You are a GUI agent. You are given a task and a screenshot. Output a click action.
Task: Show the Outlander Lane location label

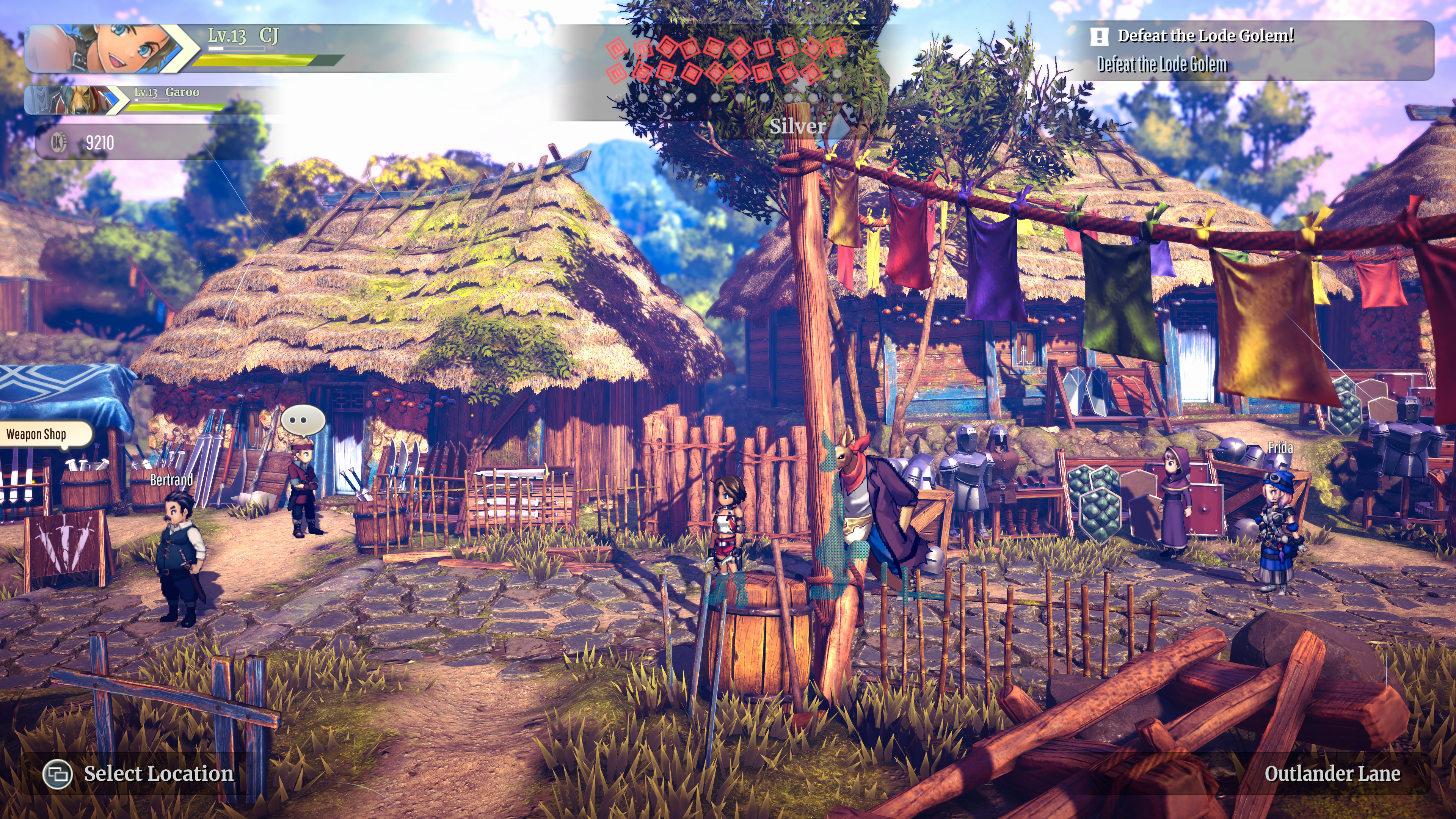point(1332,774)
